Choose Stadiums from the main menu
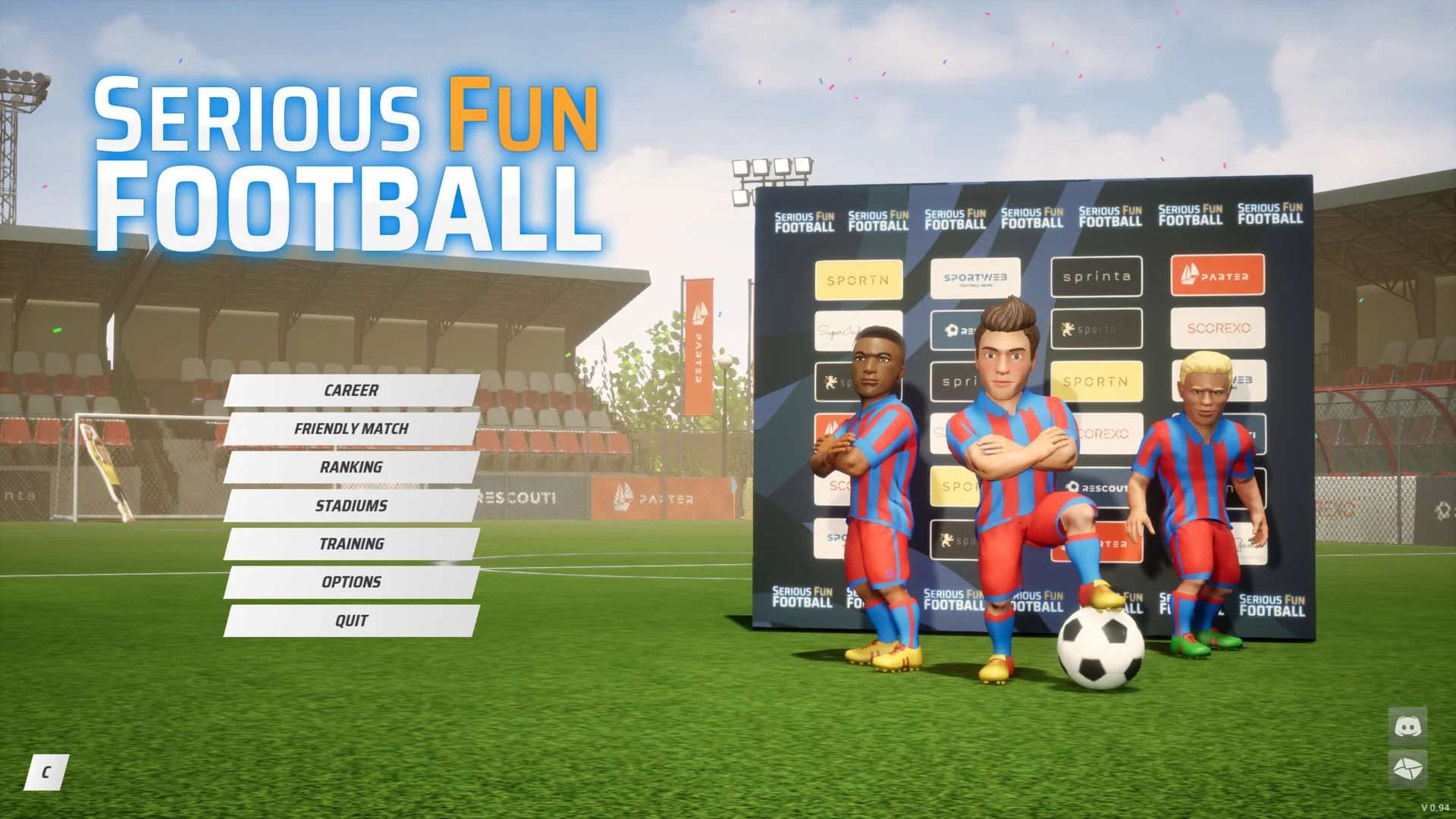Image resolution: width=1456 pixels, height=819 pixels. [350, 505]
